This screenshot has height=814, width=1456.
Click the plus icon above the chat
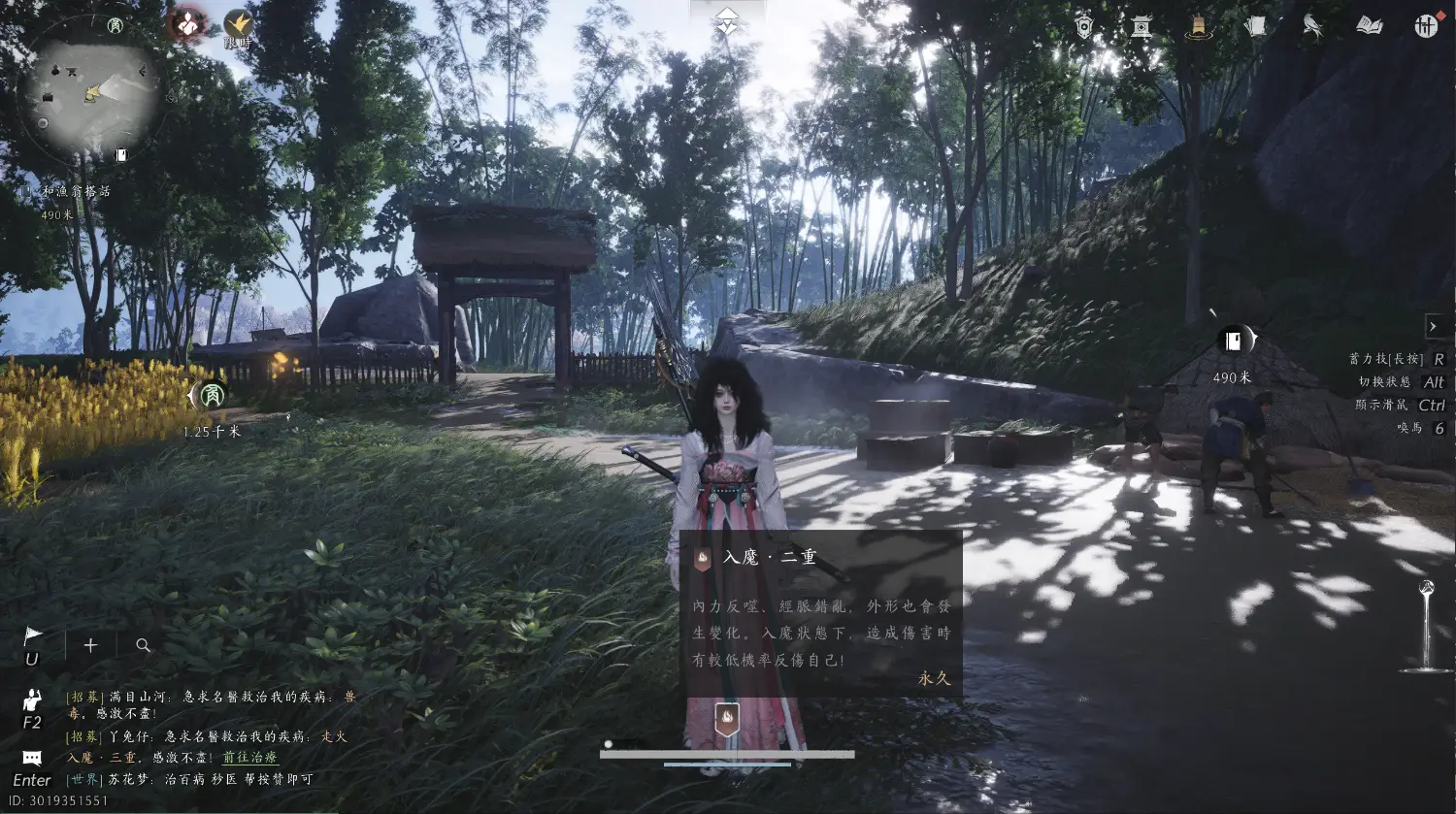[x=90, y=645]
